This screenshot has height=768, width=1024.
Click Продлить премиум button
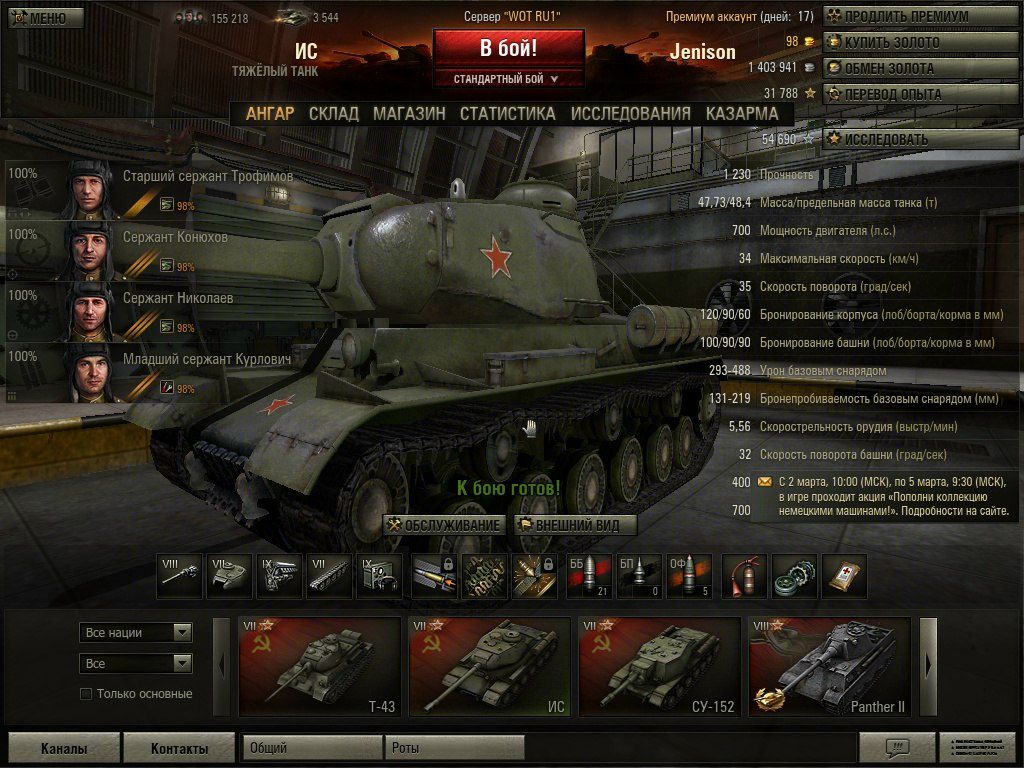[x=905, y=17]
